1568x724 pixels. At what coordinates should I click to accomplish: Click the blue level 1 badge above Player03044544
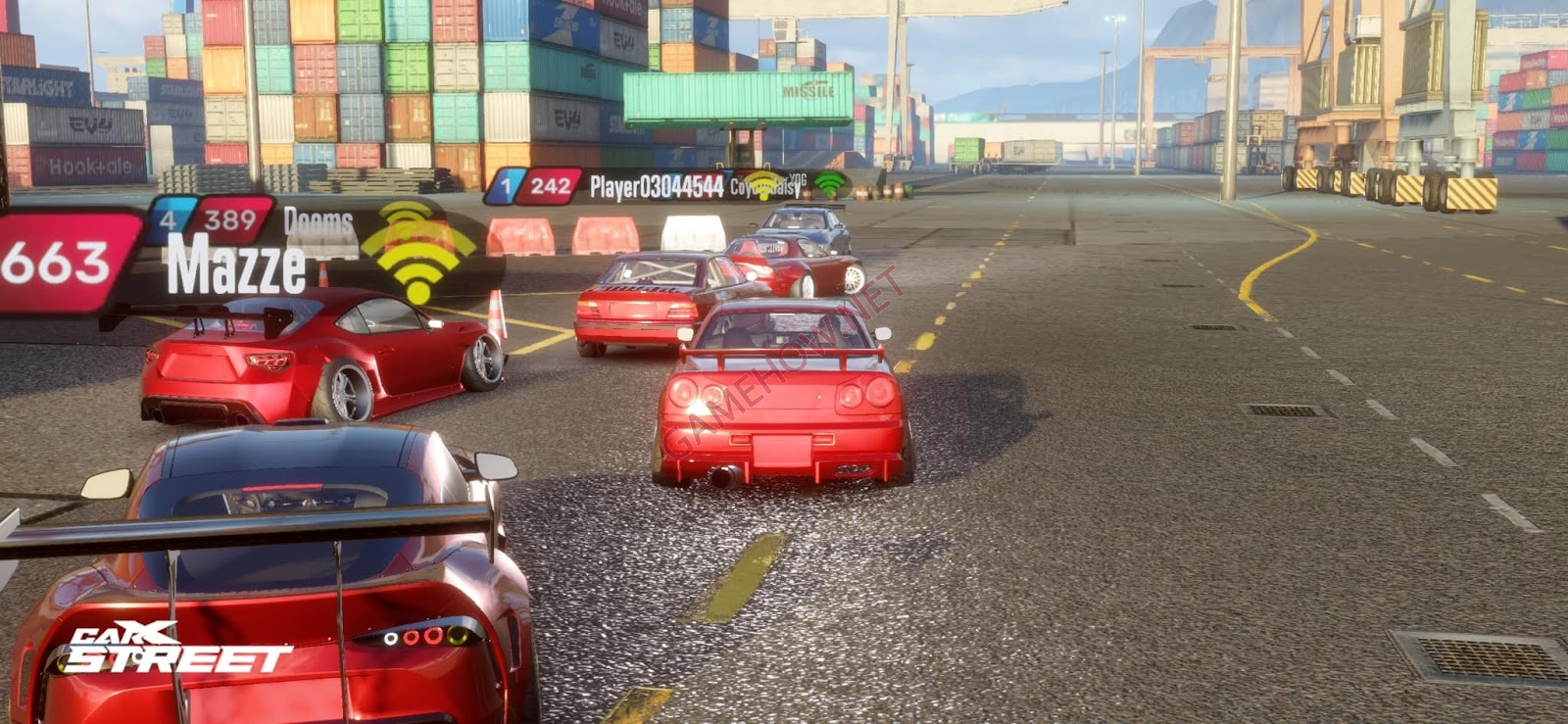click(x=507, y=184)
